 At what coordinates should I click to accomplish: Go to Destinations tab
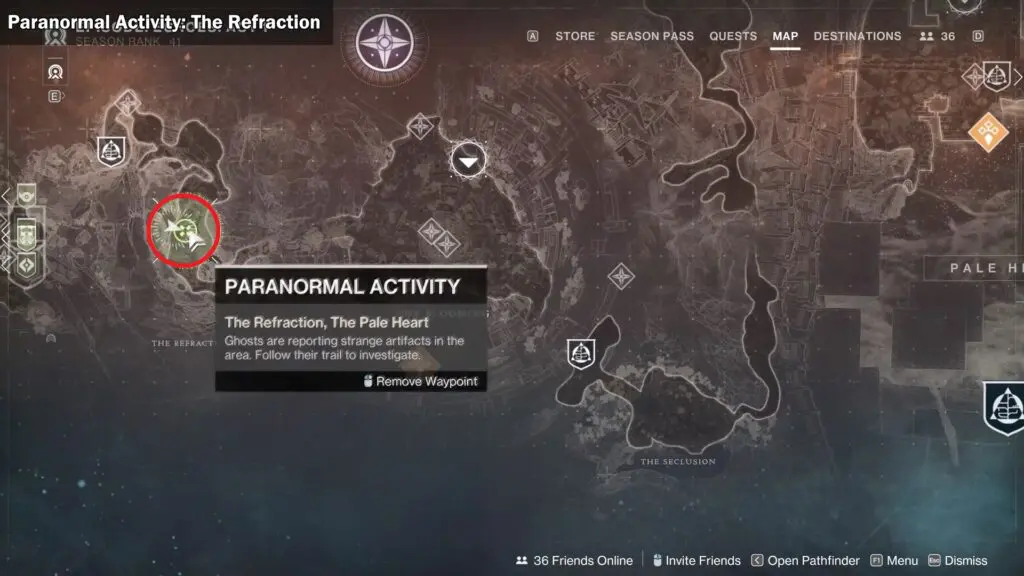tap(857, 36)
